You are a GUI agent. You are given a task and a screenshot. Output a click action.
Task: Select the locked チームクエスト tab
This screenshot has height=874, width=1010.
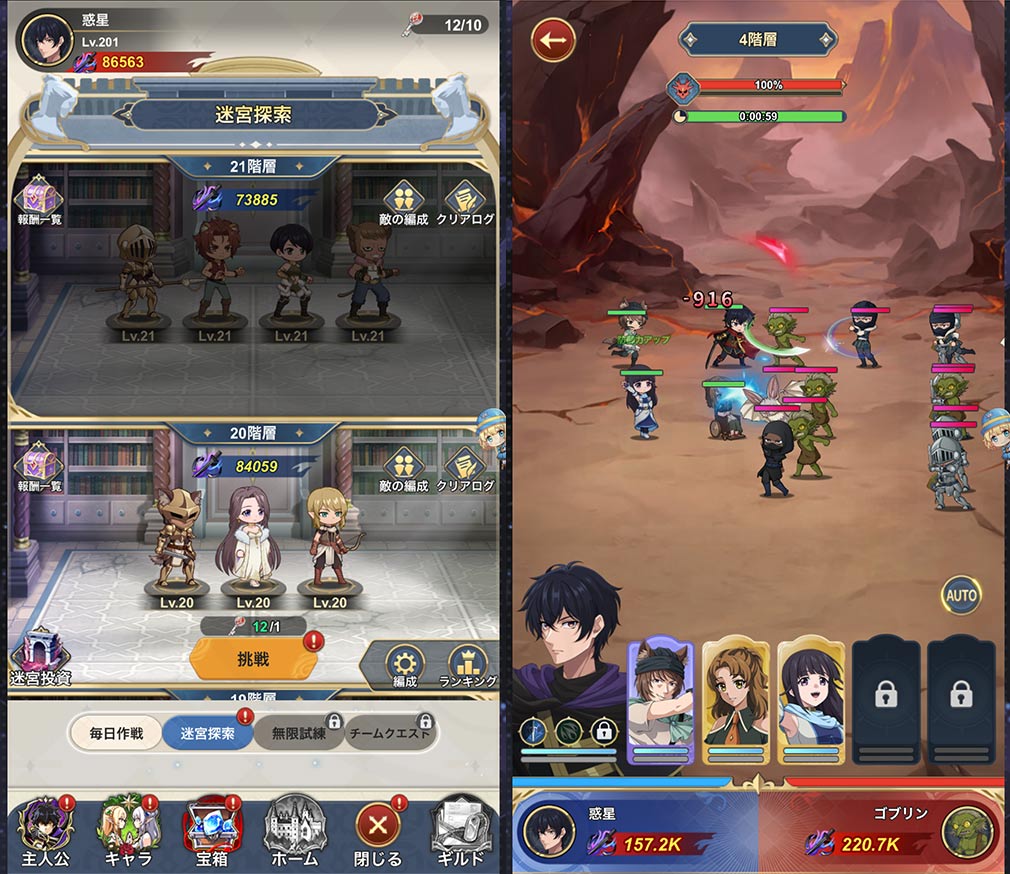point(390,733)
